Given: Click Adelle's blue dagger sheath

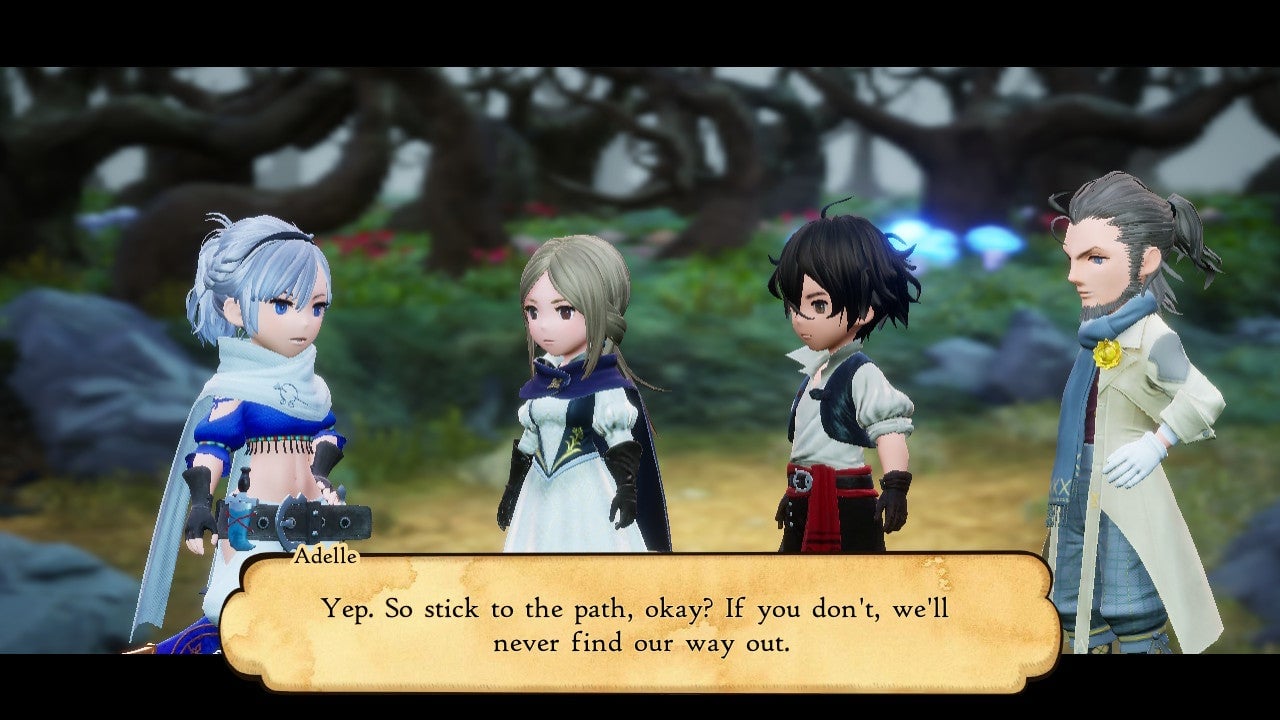Looking at the screenshot, I should (x=238, y=520).
